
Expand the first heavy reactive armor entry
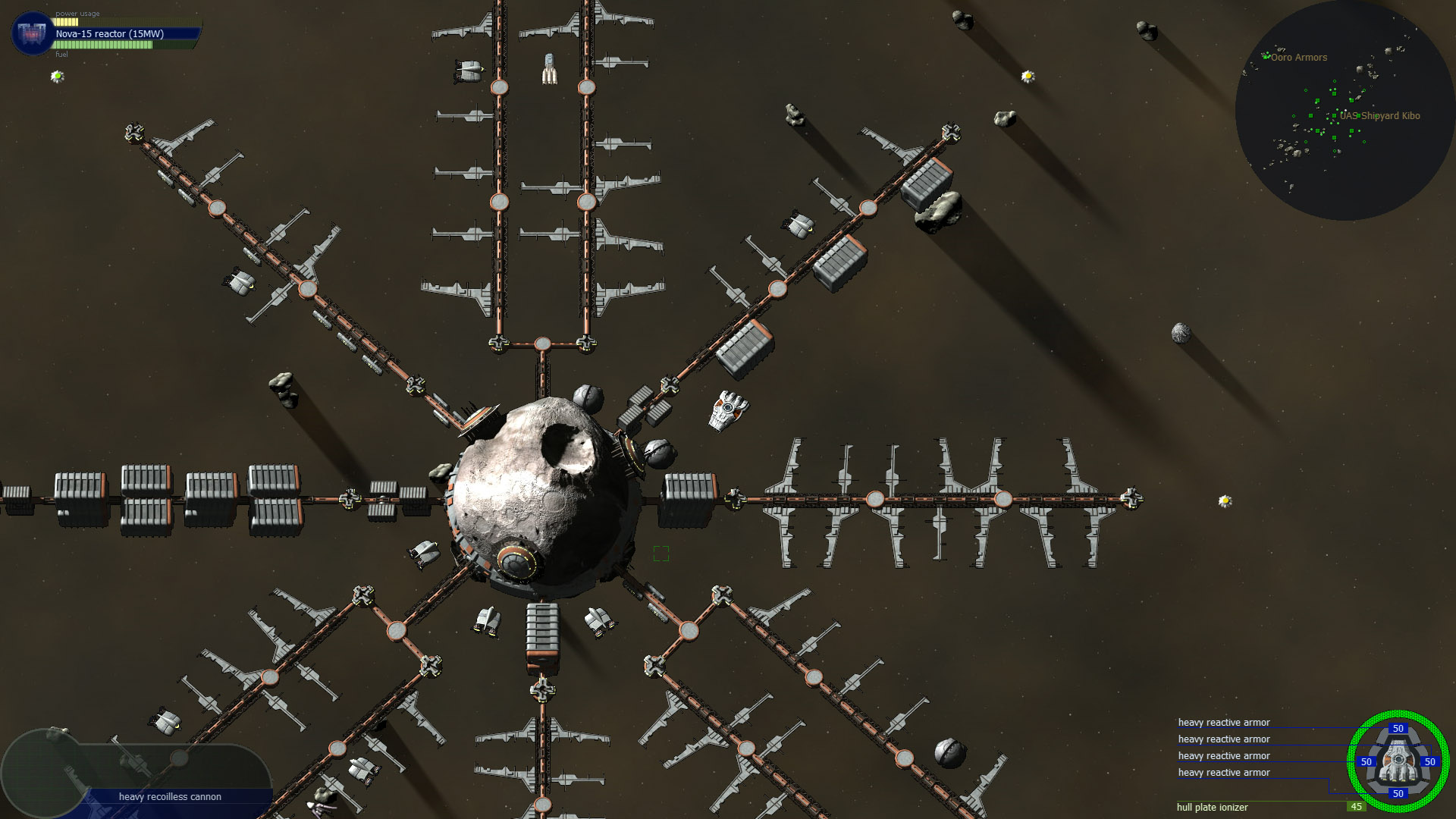coord(1223,722)
